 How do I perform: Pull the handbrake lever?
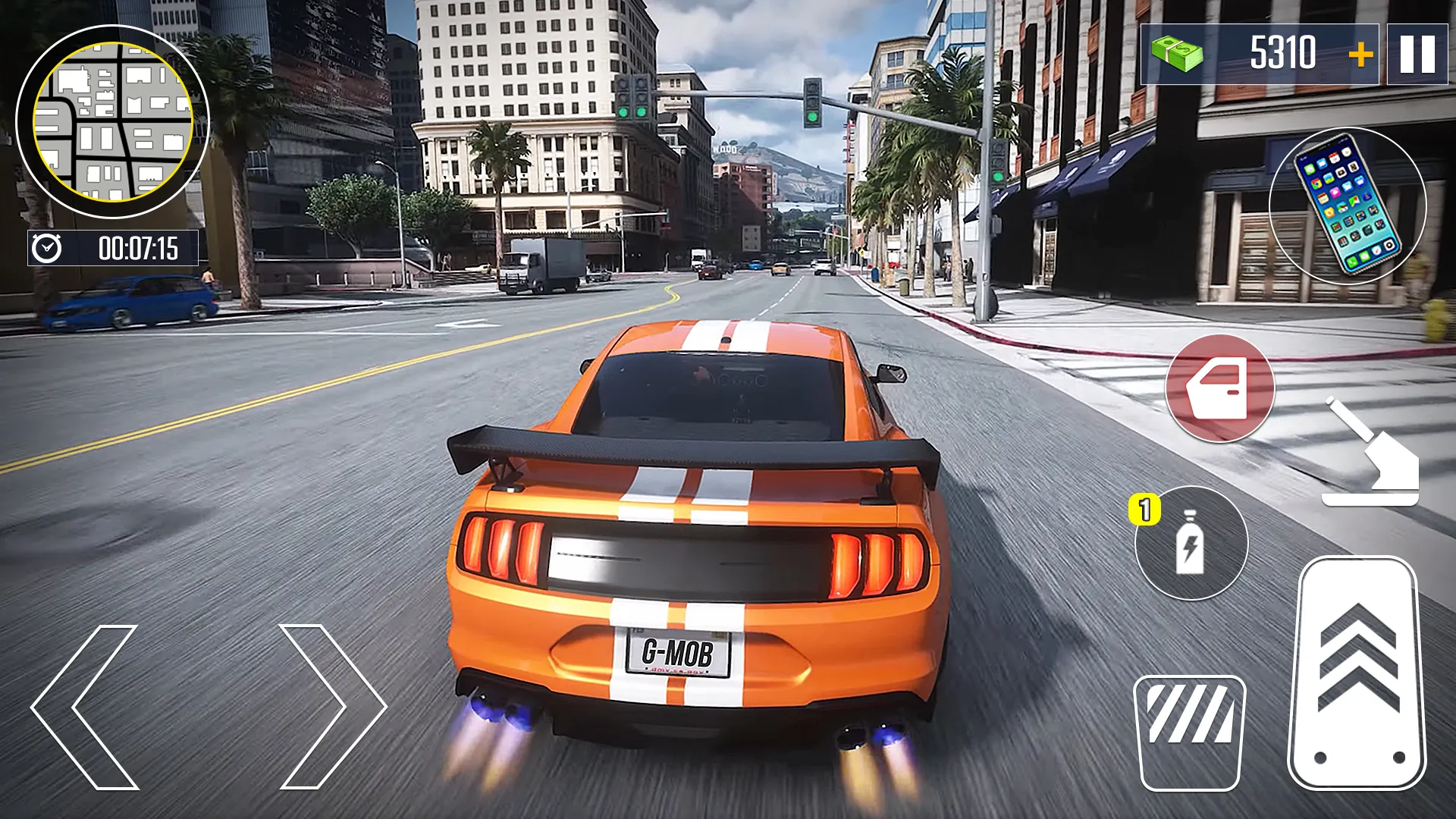coord(1371,455)
